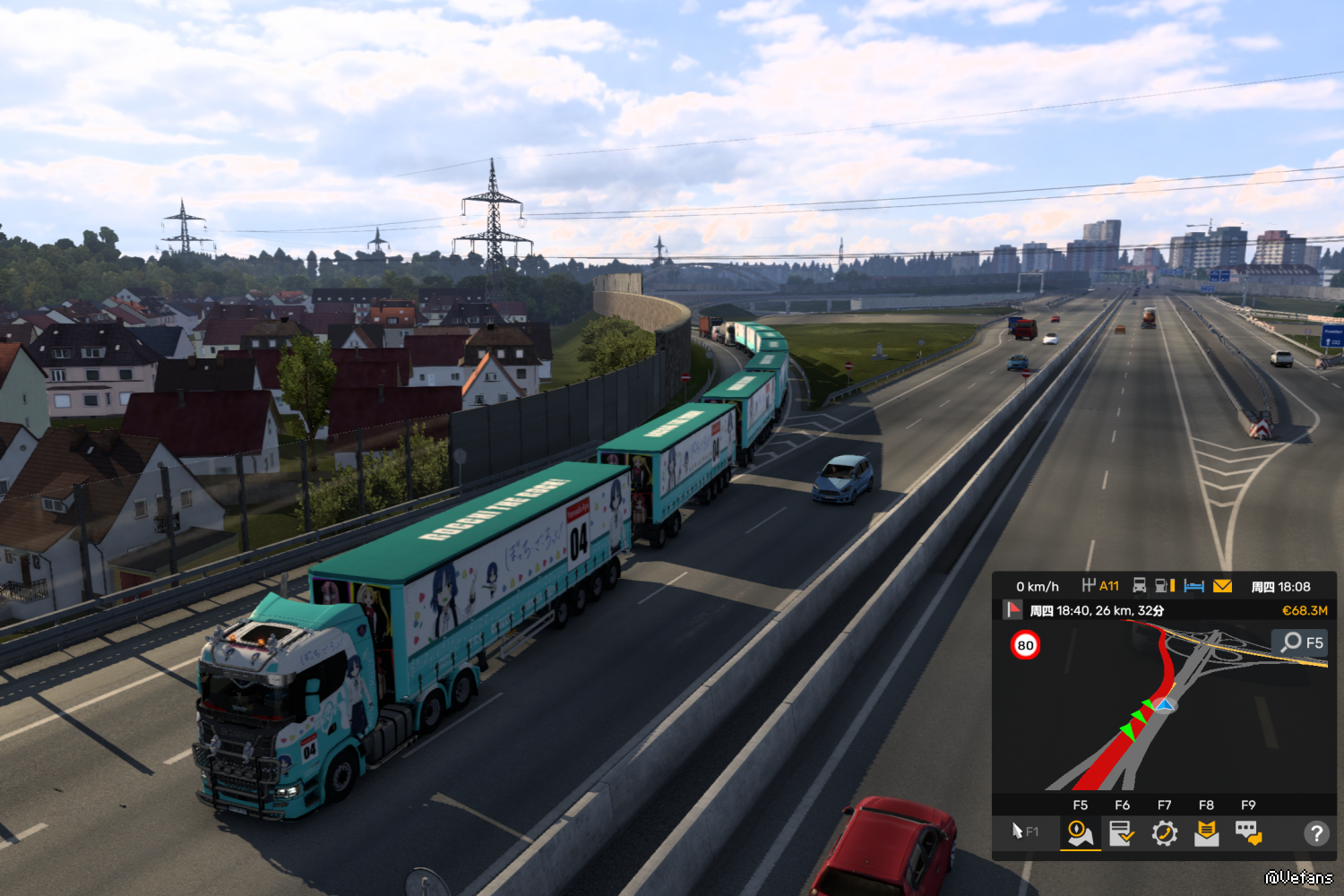Click the fuel pump indicator icon
The width and height of the screenshot is (1344, 896).
point(1165,586)
